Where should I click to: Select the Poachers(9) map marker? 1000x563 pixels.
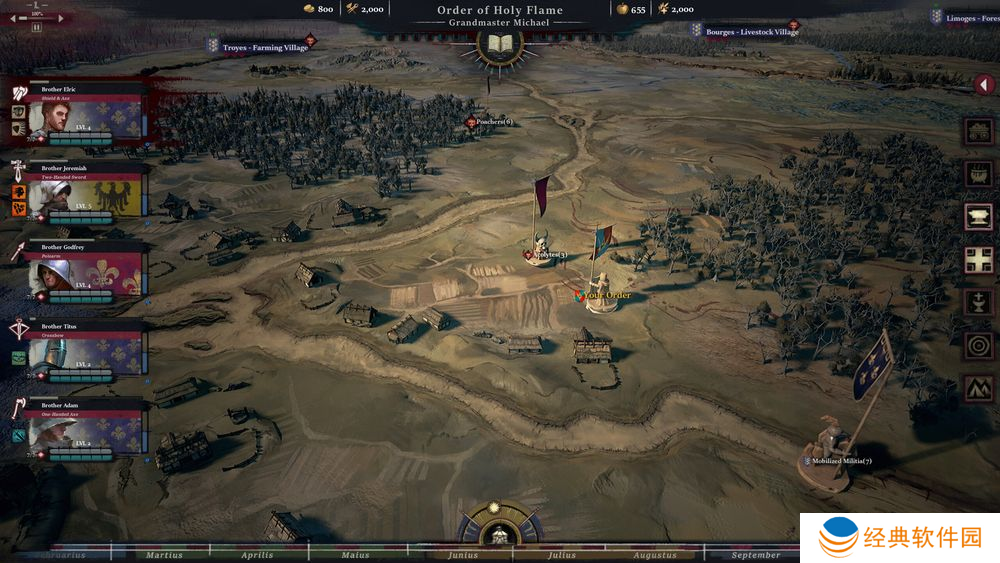click(491, 122)
